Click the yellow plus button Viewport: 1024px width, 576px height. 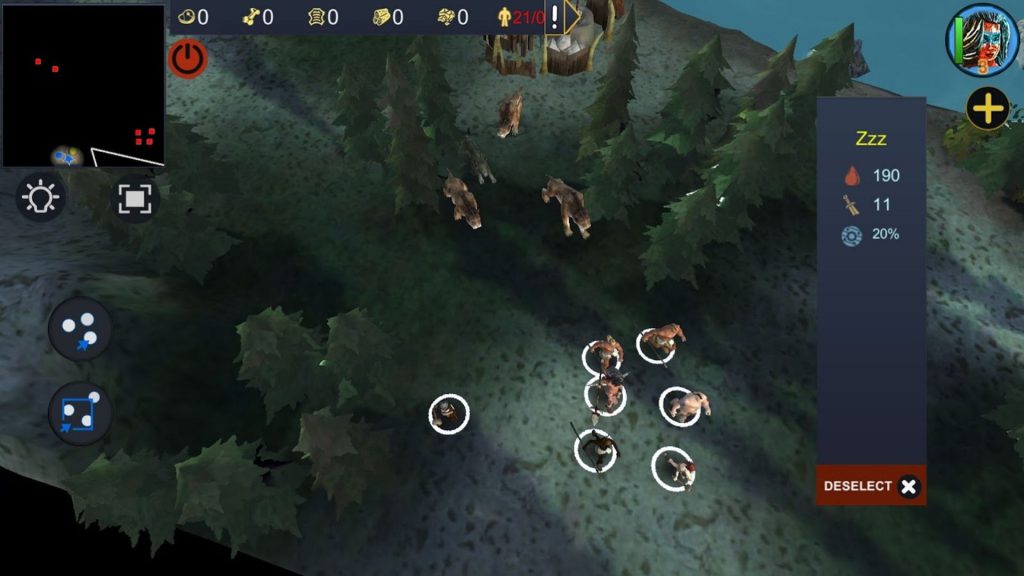pos(987,109)
